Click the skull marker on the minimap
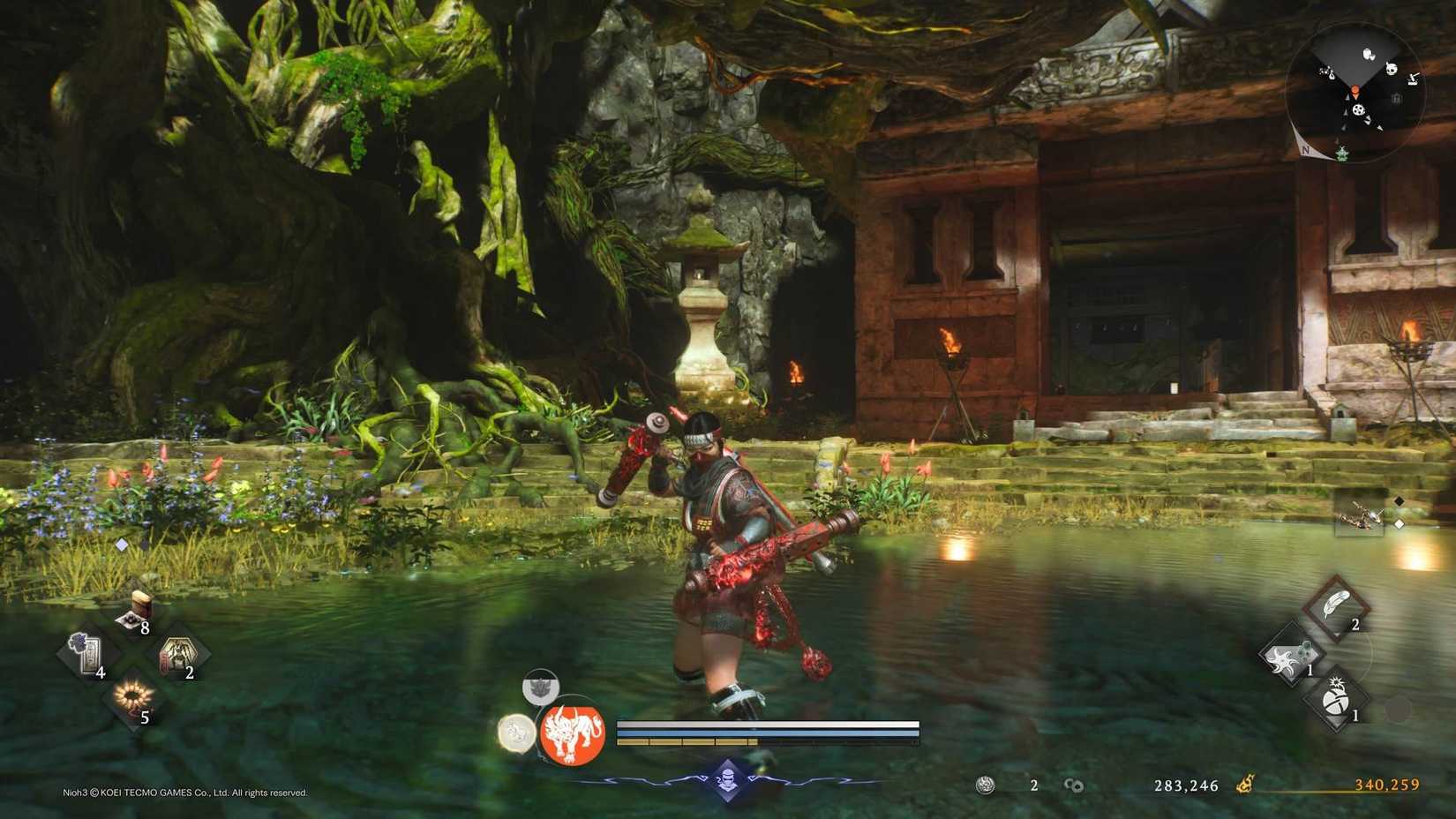Screen dimensions: 1456x819 coord(1392,67)
